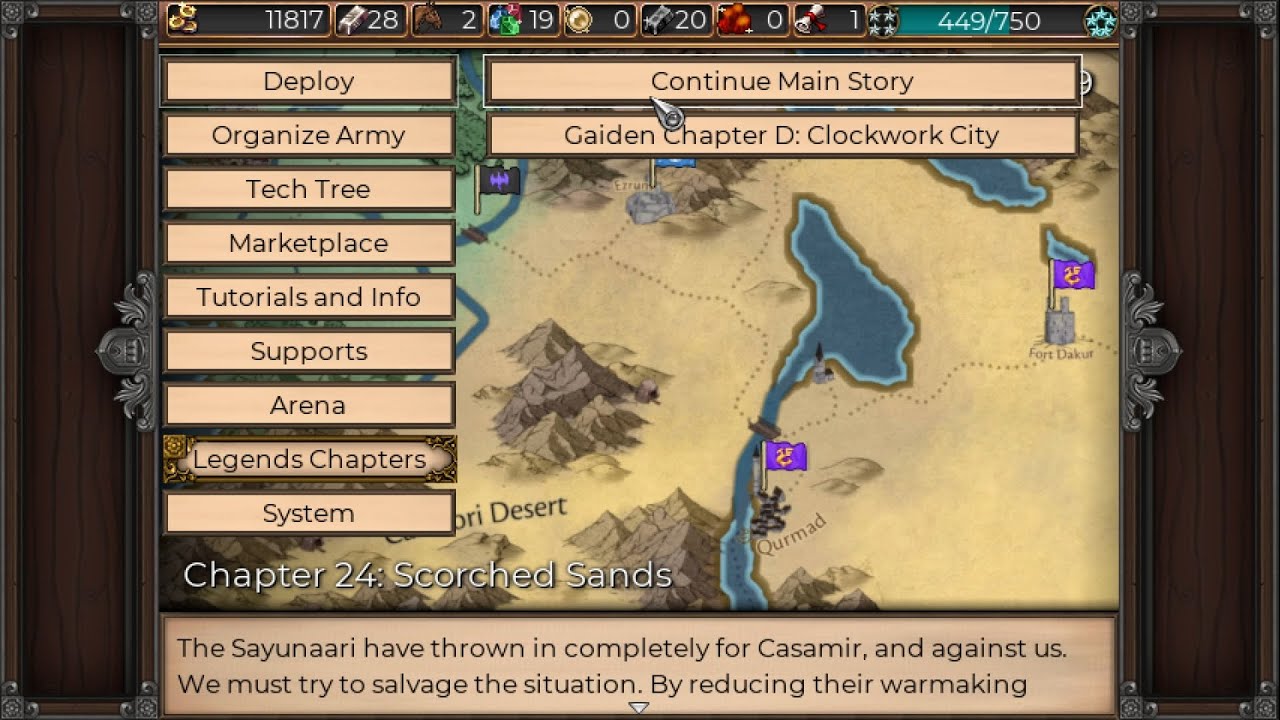Visit the Marketplace

(x=308, y=243)
